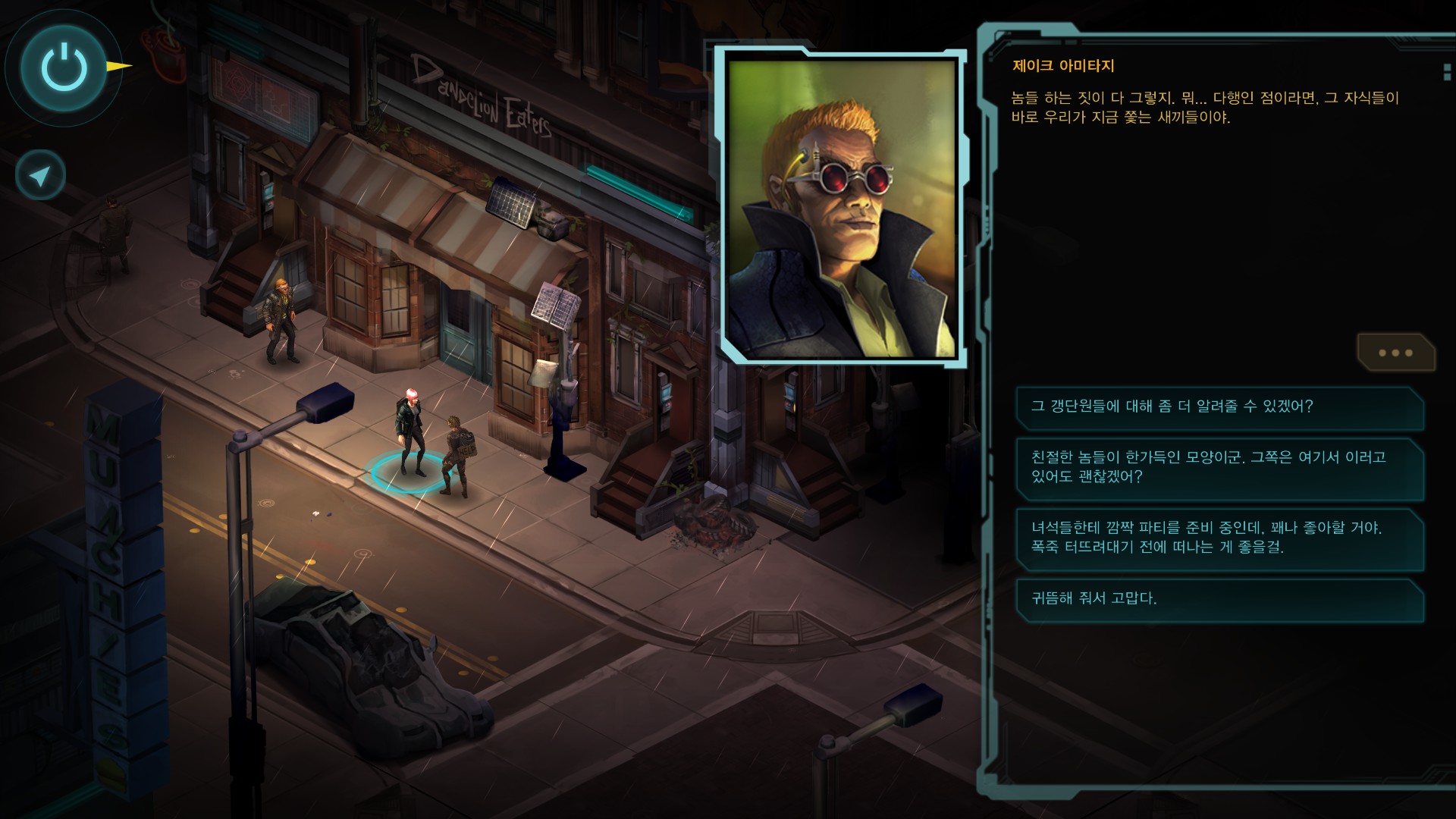Click the three-dot dialogue history button
Image resolution: width=1456 pixels, height=819 pixels.
(1395, 353)
